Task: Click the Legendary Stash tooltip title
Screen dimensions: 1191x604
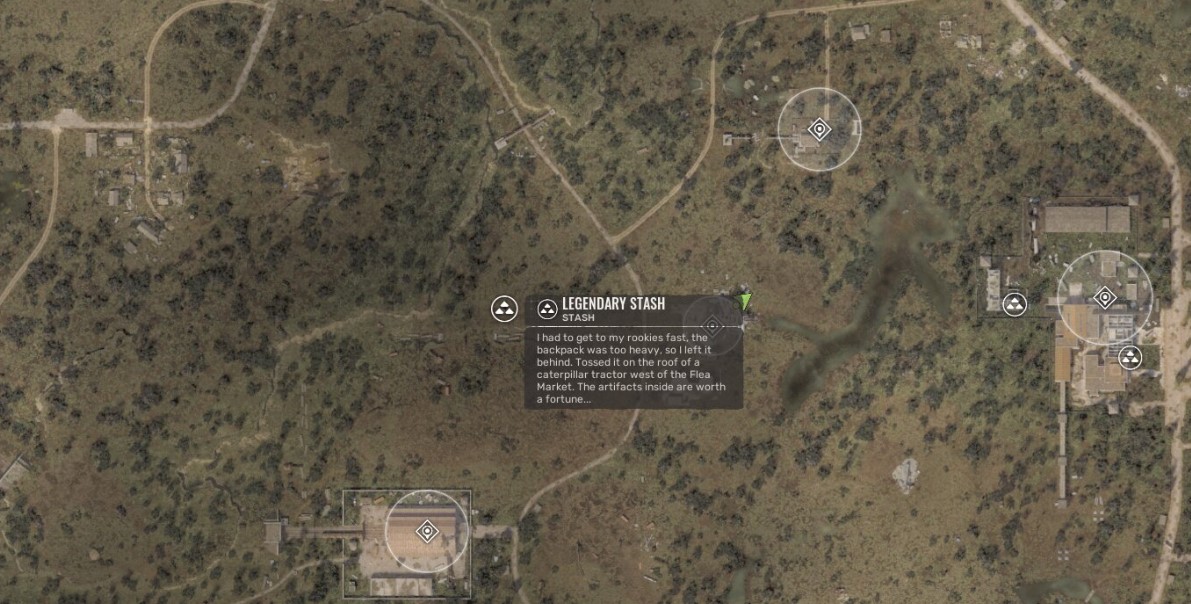Action: (613, 304)
